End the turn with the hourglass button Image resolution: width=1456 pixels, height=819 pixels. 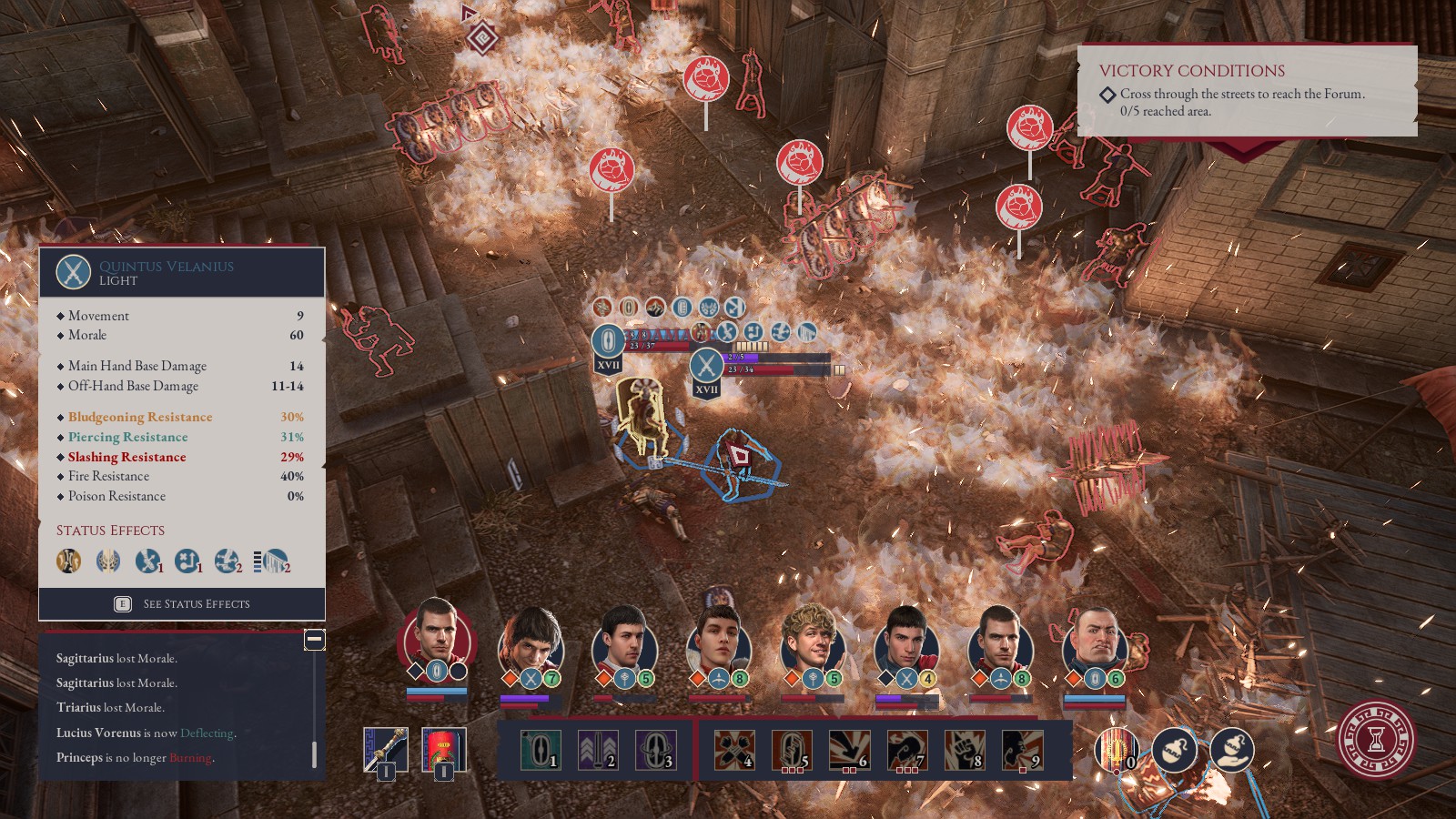point(1376,739)
